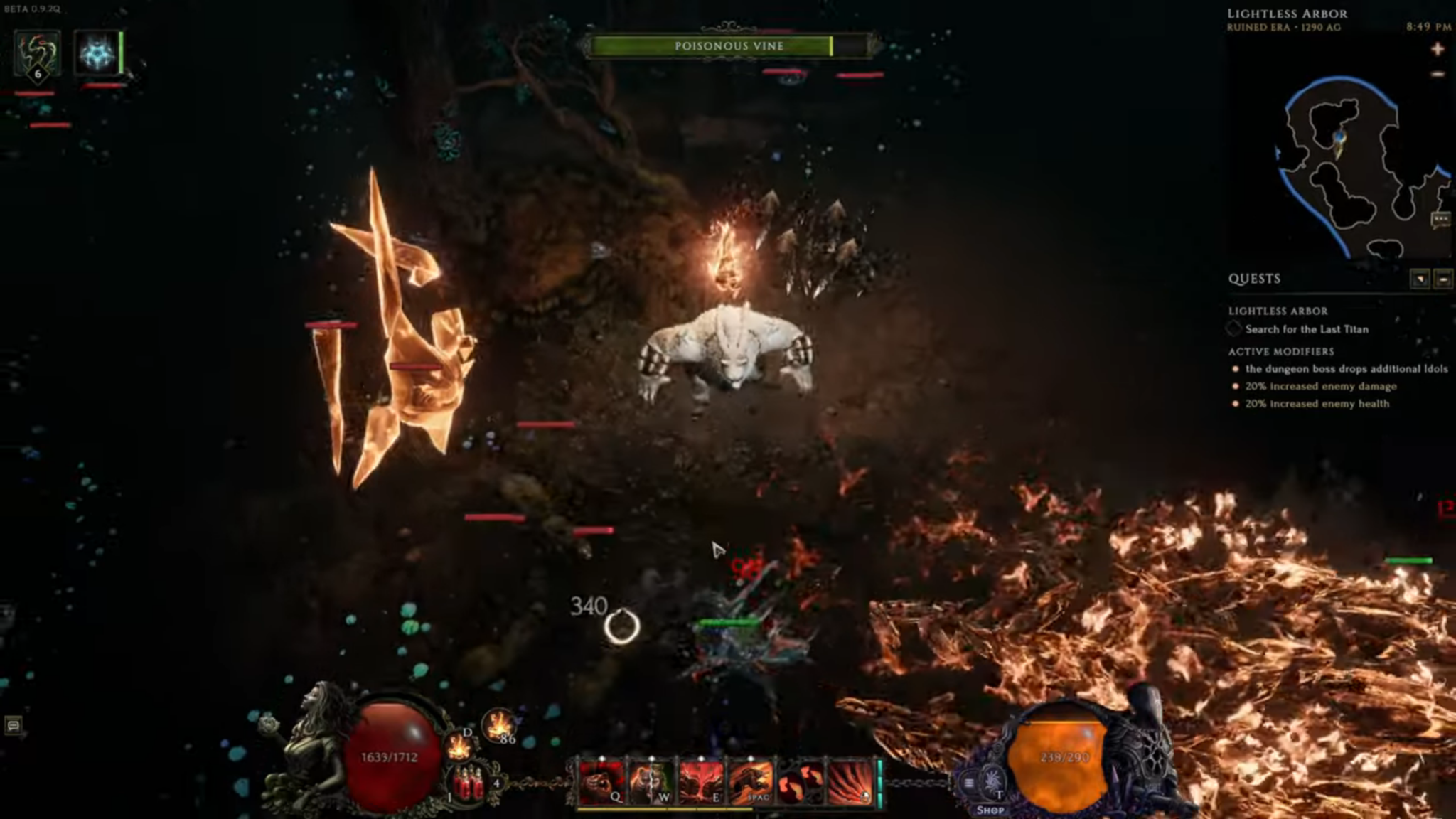1456x819 pixels.
Task: Zoom out the minimap with the minus
Action: tap(1438, 74)
